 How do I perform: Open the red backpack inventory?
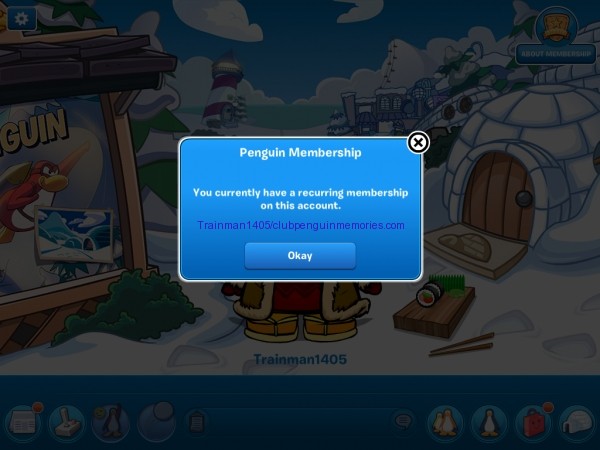[532, 423]
